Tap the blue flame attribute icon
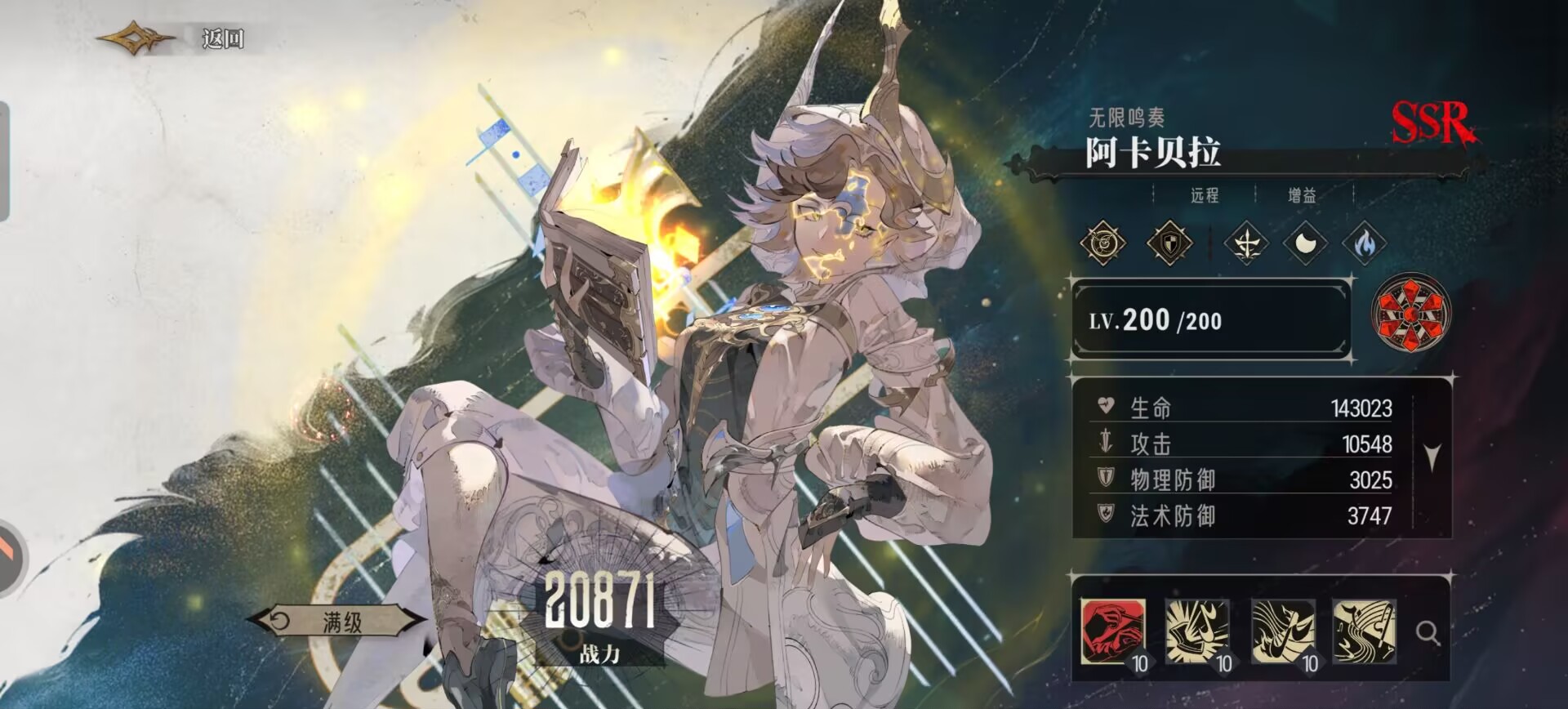Viewport: 1568px width, 709px height. coord(1364,243)
